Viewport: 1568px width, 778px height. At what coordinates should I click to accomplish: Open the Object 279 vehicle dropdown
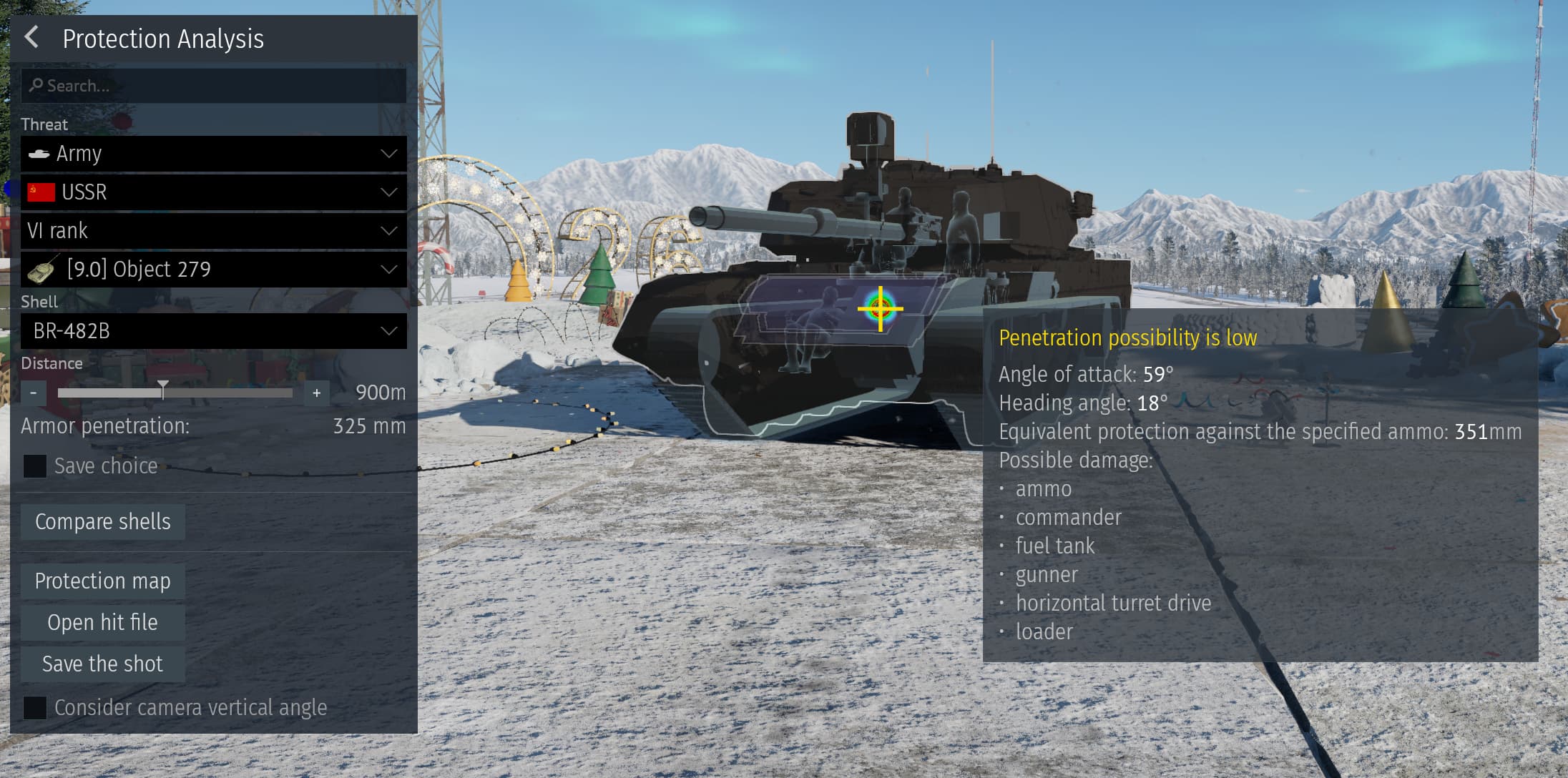(x=213, y=270)
